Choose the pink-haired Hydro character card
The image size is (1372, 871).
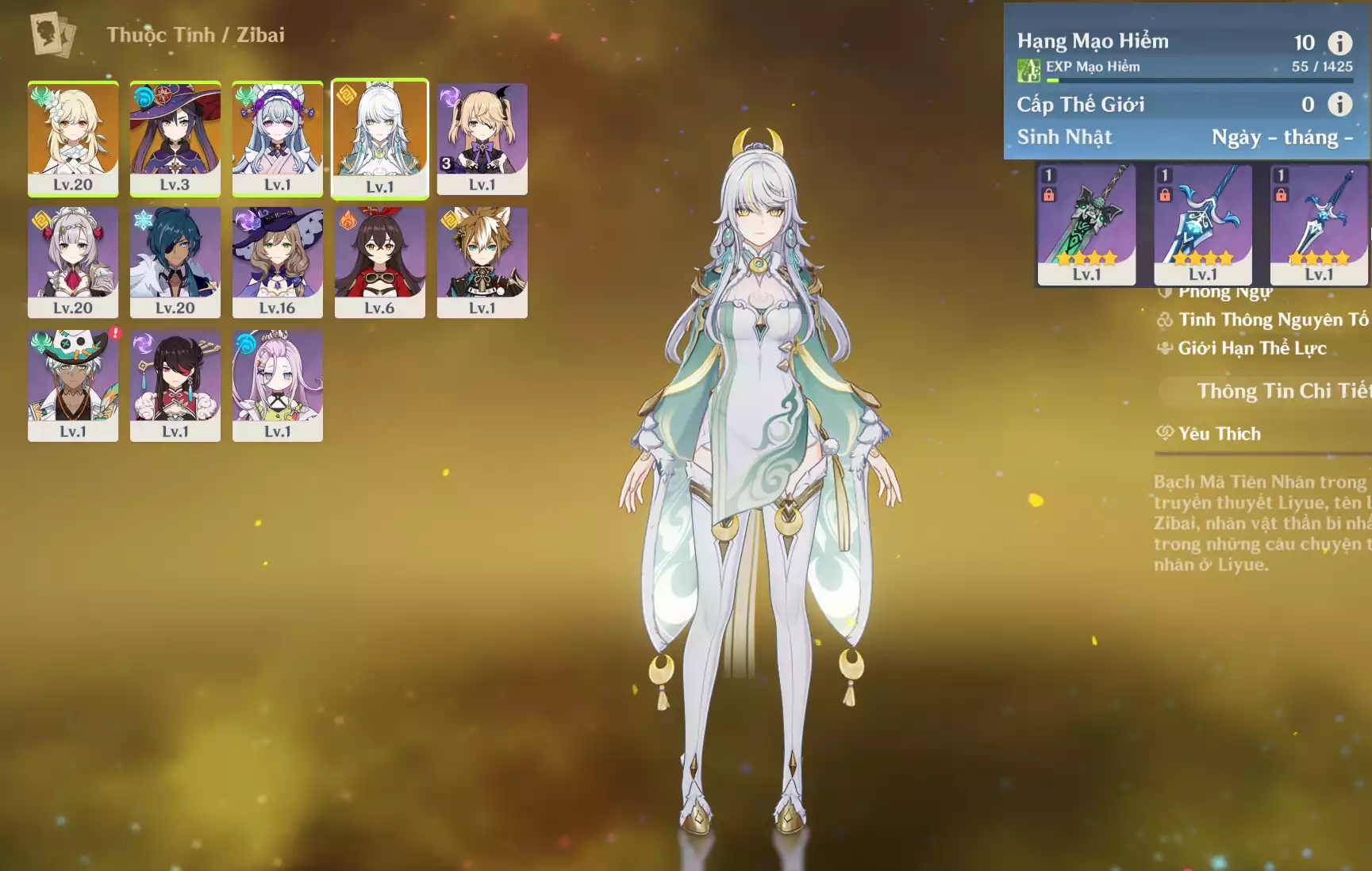[x=277, y=386]
